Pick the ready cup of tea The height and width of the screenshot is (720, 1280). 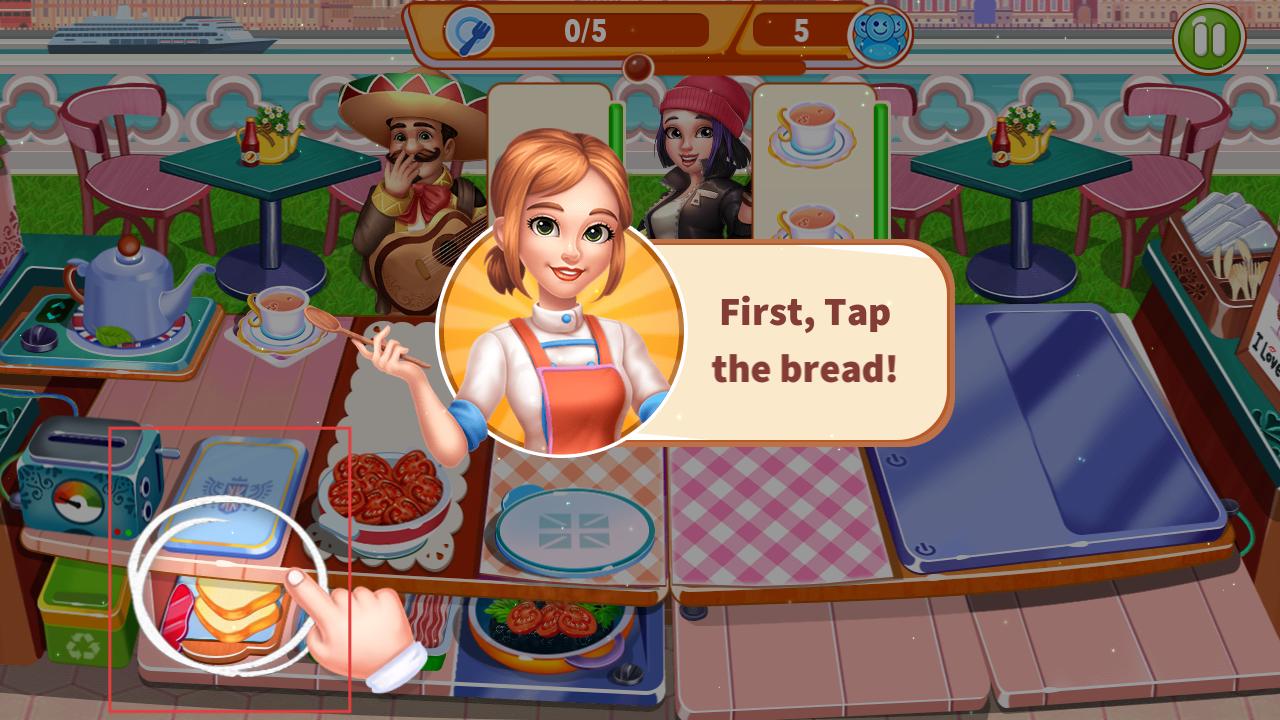point(279,311)
